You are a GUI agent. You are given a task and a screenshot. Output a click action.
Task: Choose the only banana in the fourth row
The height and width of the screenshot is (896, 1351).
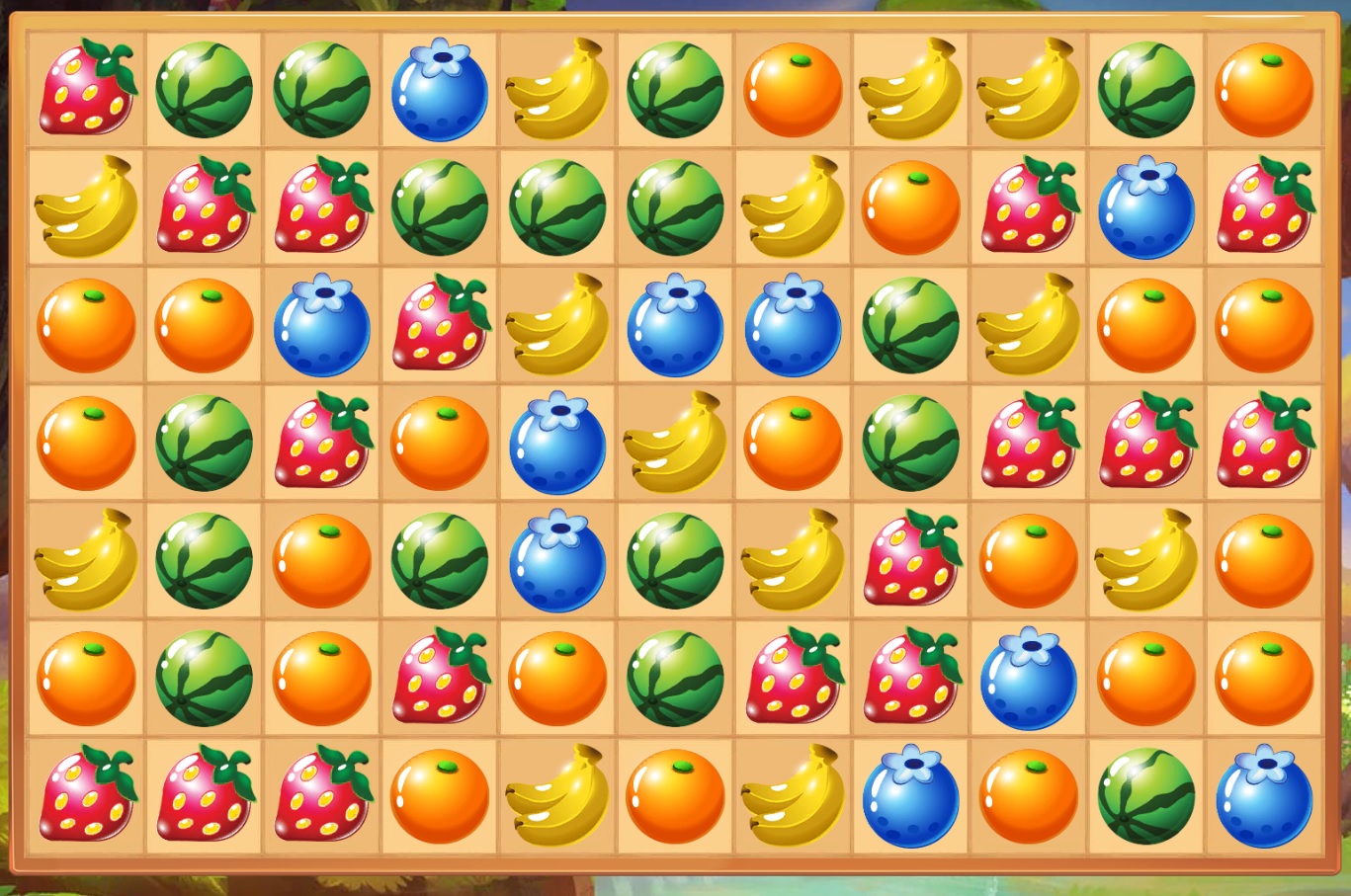[x=676, y=443]
